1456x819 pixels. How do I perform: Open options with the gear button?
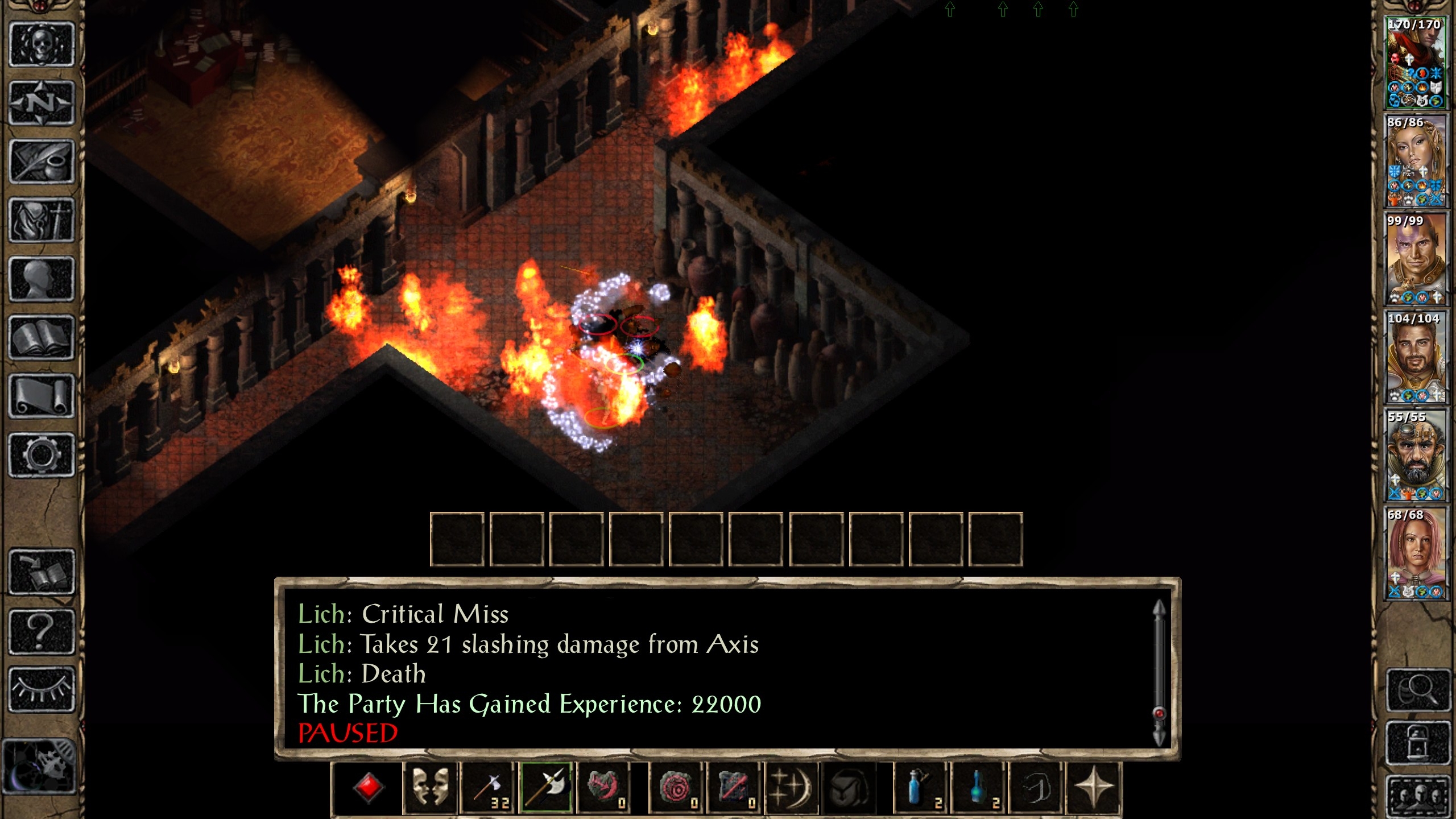42,455
